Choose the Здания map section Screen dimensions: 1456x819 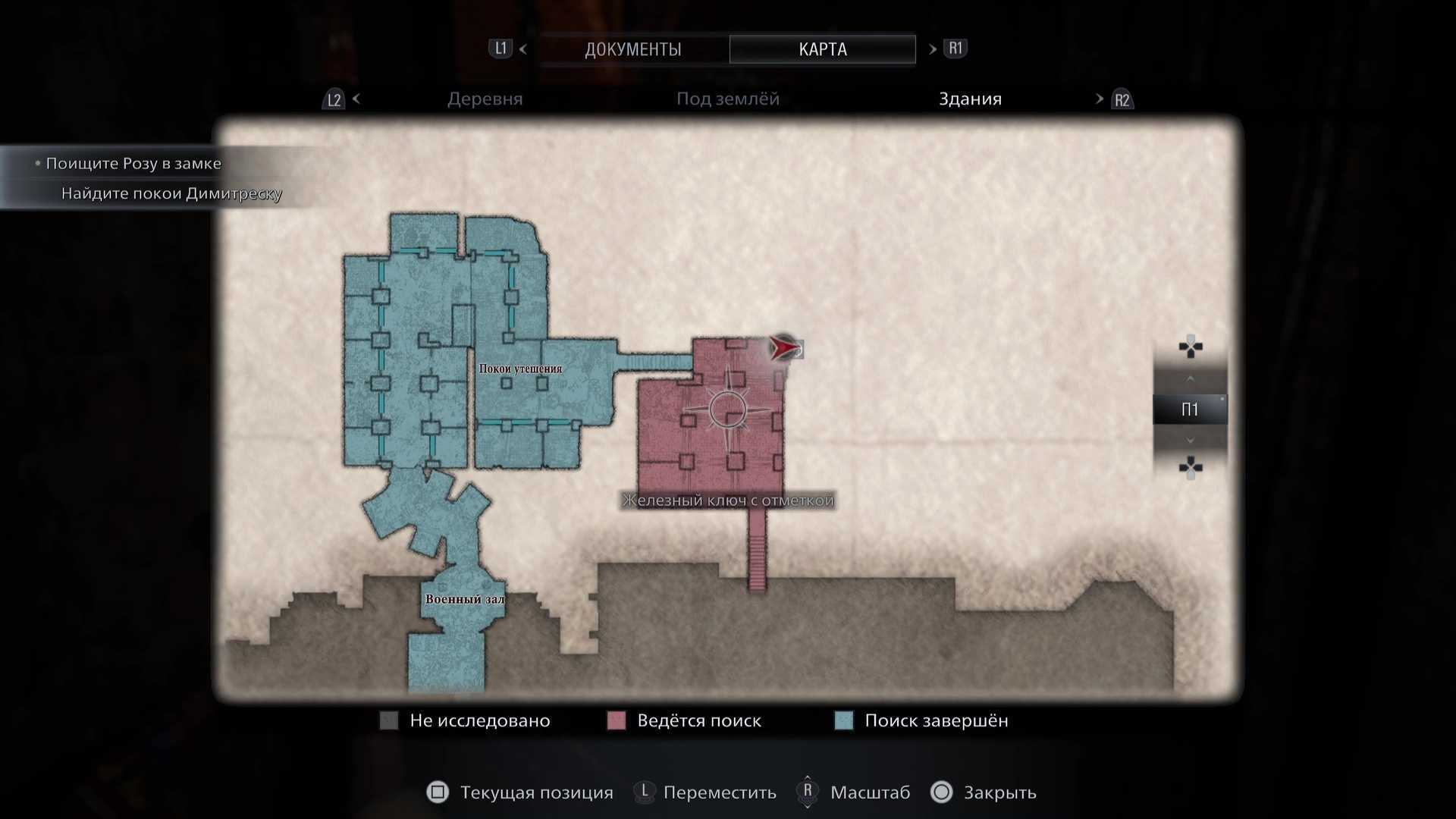point(970,99)
